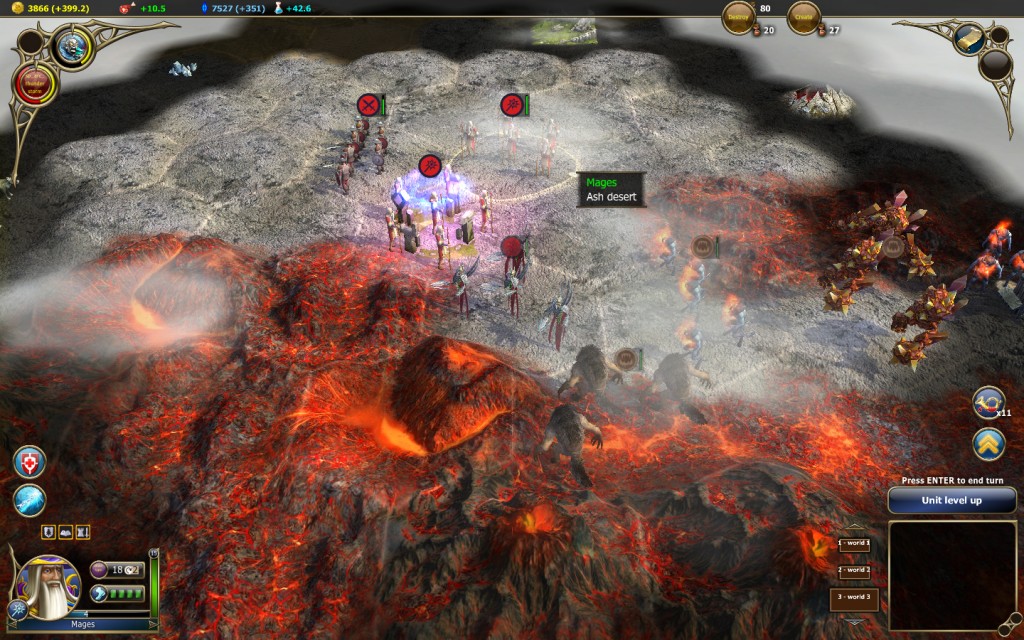This screenshot has width=1024, height=640.
Task: Click the Create button
Action: (803, 17)
